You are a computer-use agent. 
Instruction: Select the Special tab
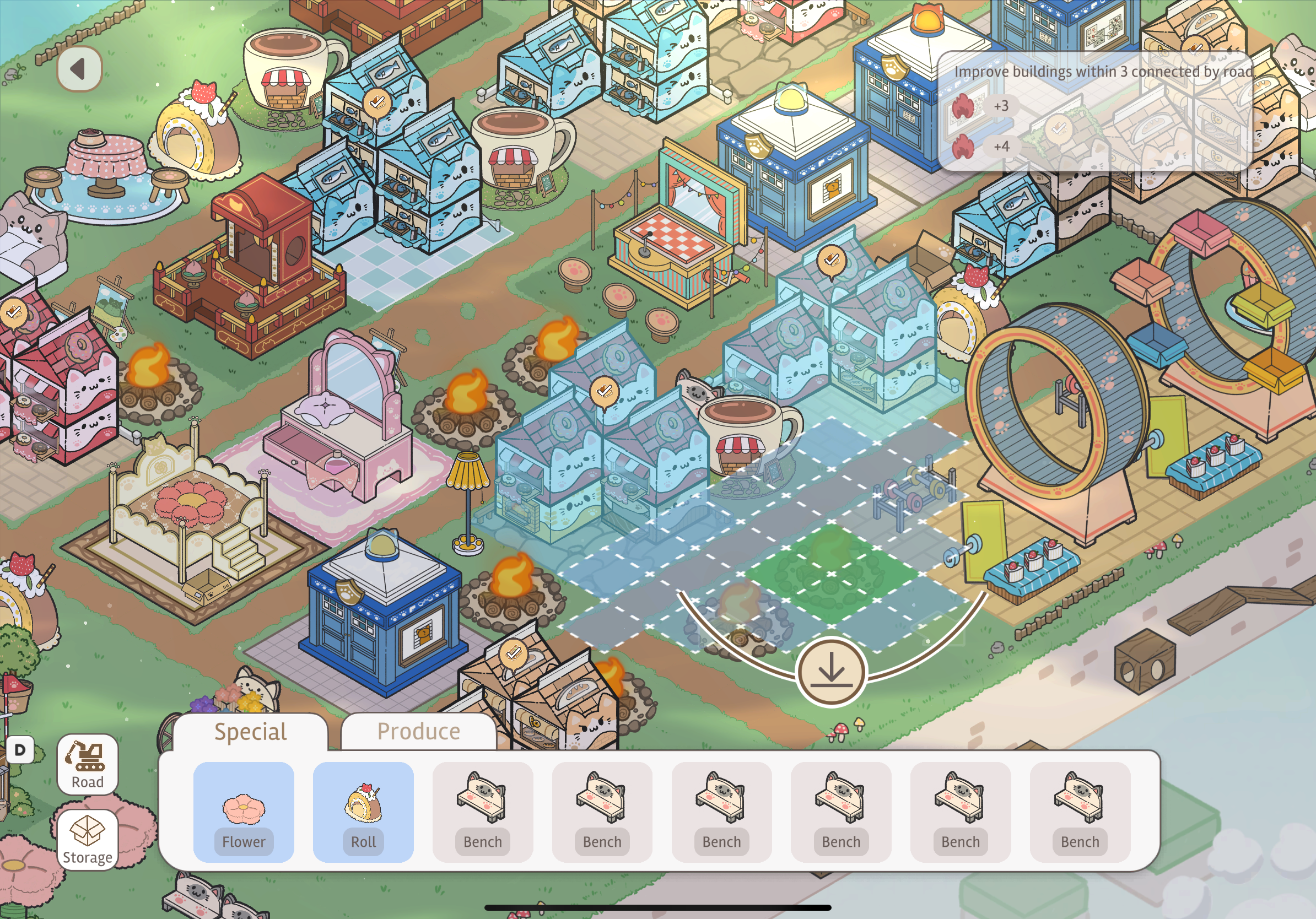pos(251,732)
